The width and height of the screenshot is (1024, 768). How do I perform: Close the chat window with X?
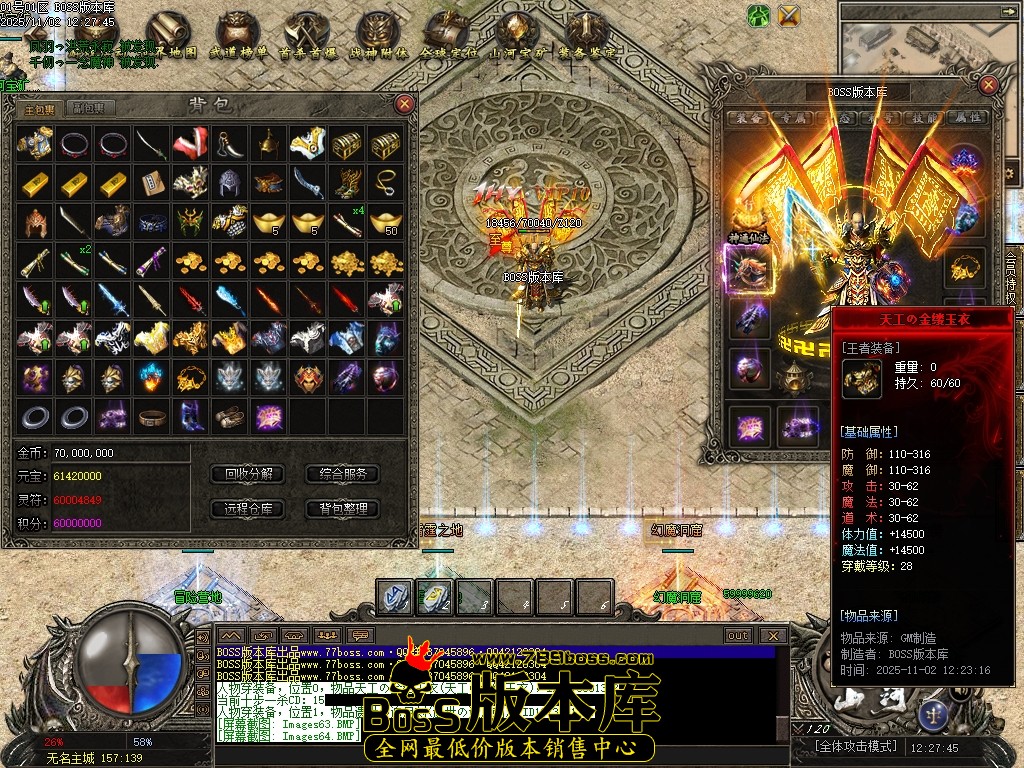[773, 635]
